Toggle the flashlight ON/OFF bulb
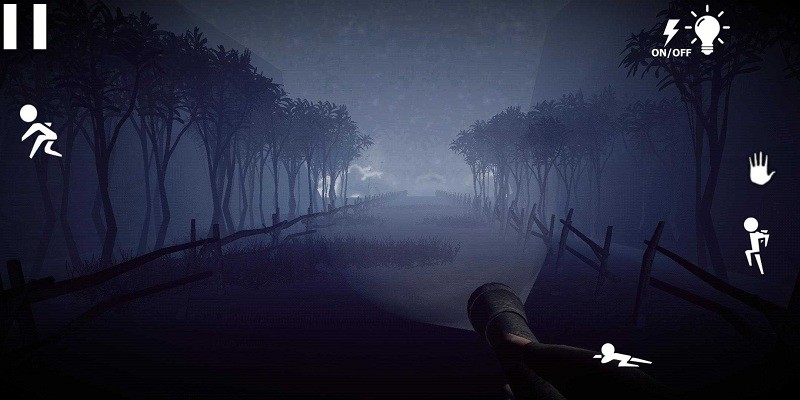Viewport: 800px width, 400px height. pyautogui.click(x=707, y=30)
